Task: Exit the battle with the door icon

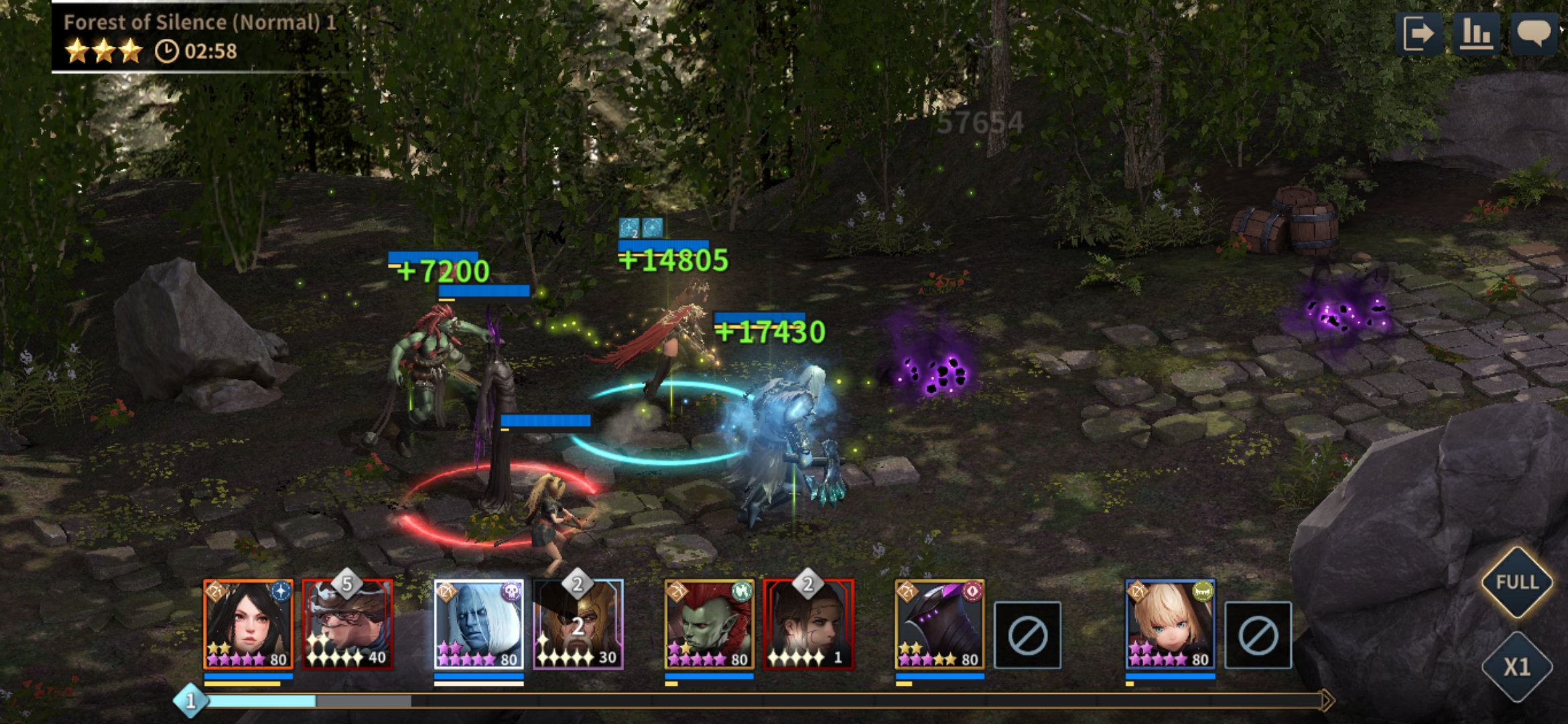Action: 1419,34
